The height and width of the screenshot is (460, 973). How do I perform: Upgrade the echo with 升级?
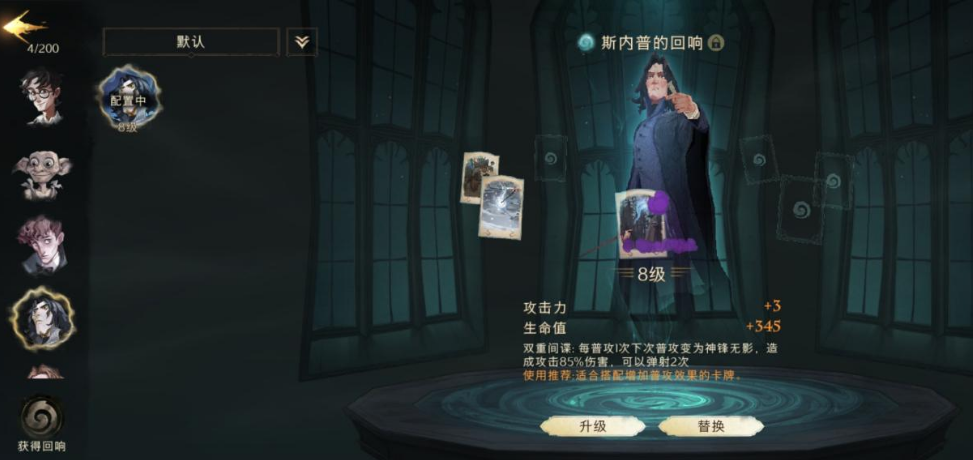click(593, 426)
